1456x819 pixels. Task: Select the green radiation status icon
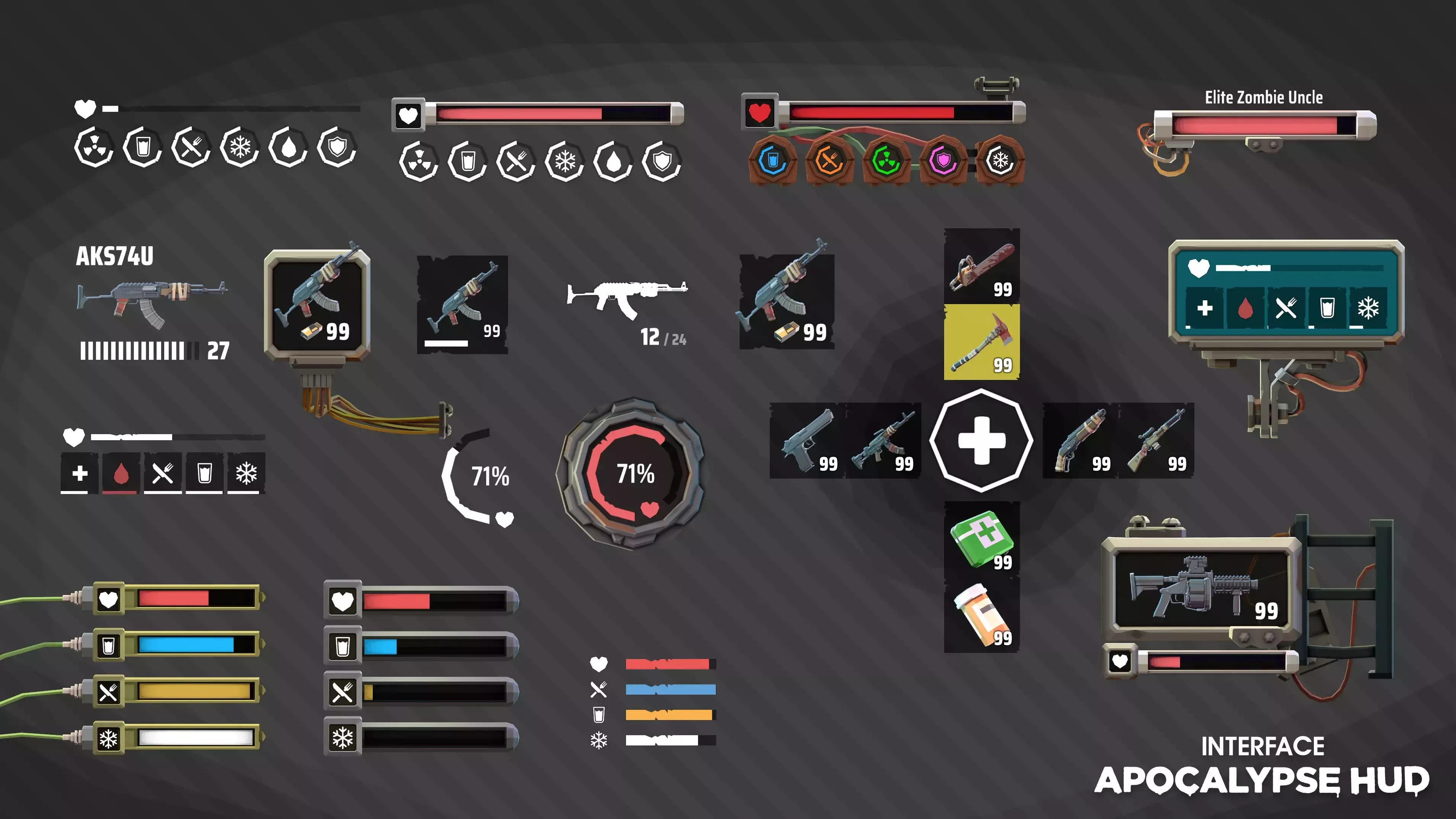click(x=886, y=160)
